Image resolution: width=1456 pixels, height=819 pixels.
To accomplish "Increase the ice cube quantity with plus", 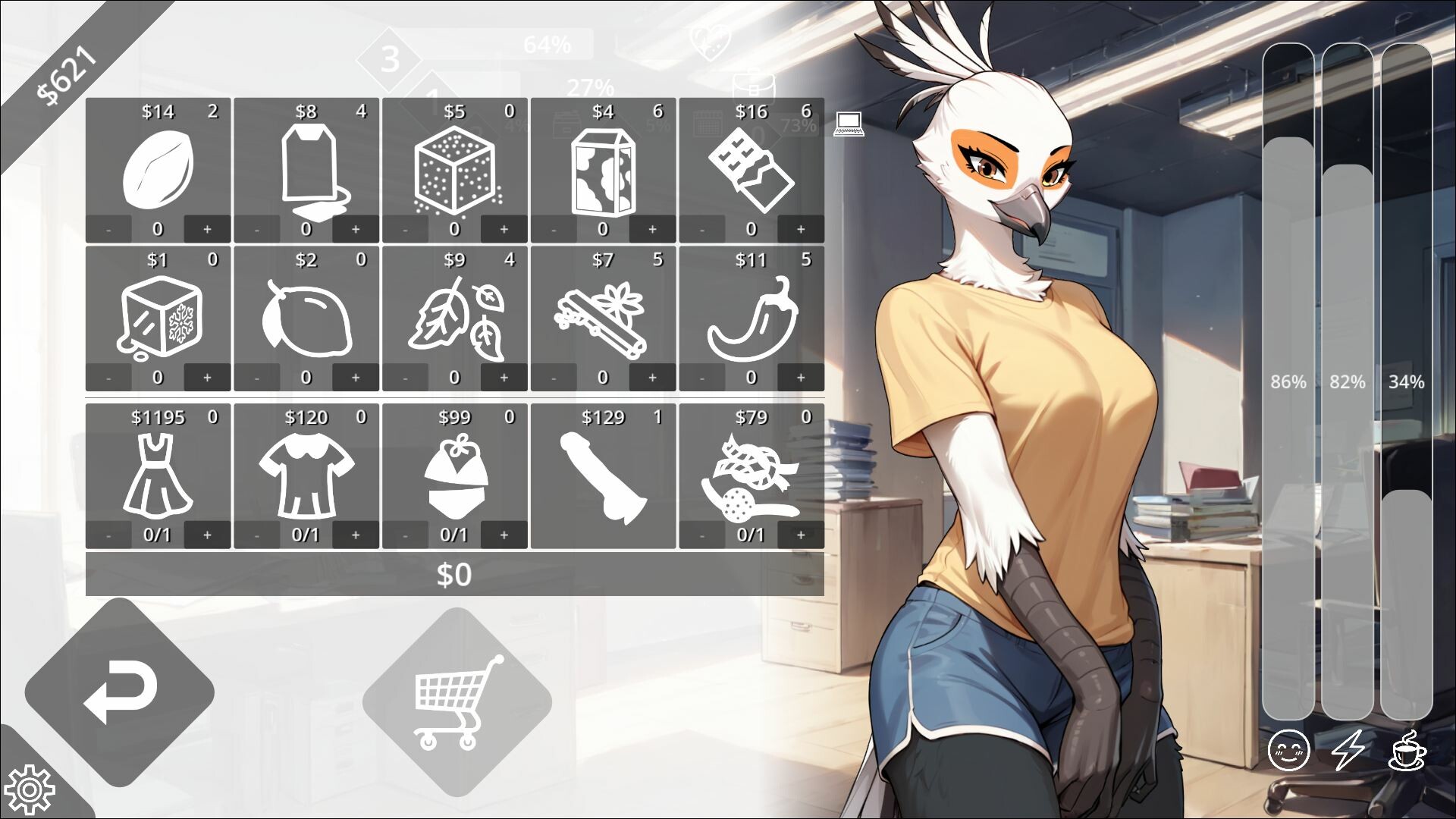I will coord(207,375).
